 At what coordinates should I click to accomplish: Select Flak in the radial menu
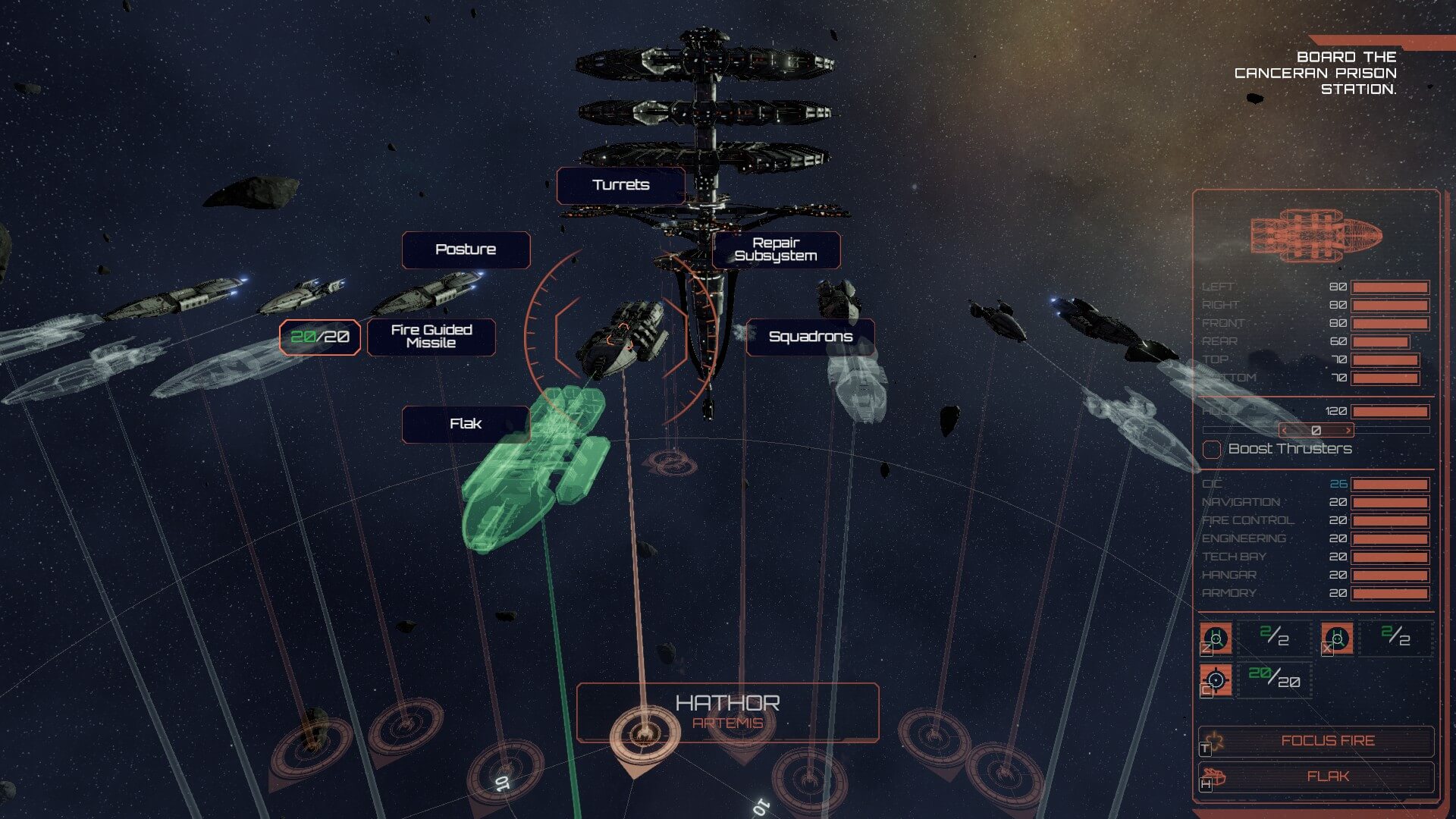[465, 424]
